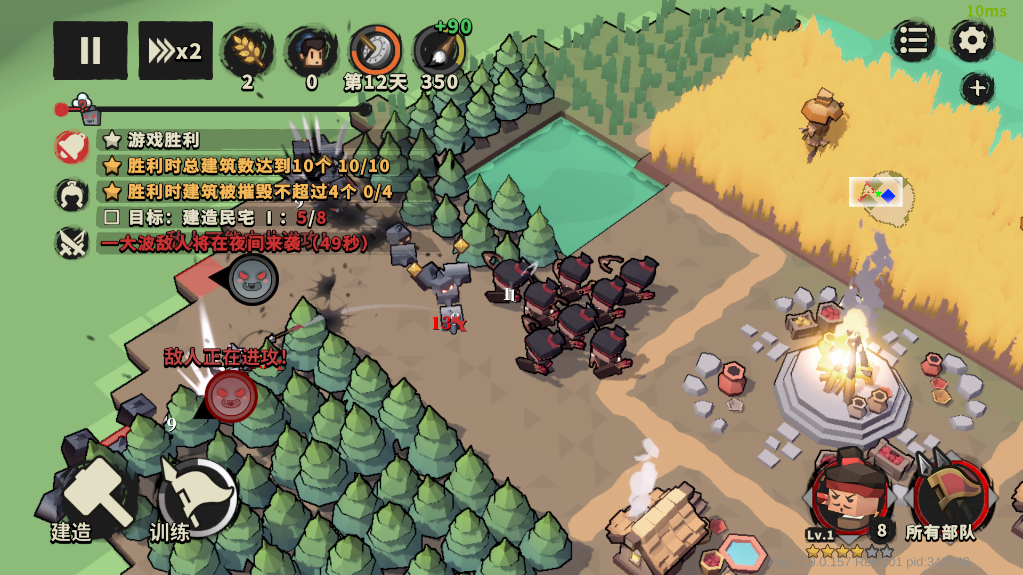The height and width of the screenshot is (575, 1023).
Task: Click the red alarm bell icon
Action: click(72, 146)
